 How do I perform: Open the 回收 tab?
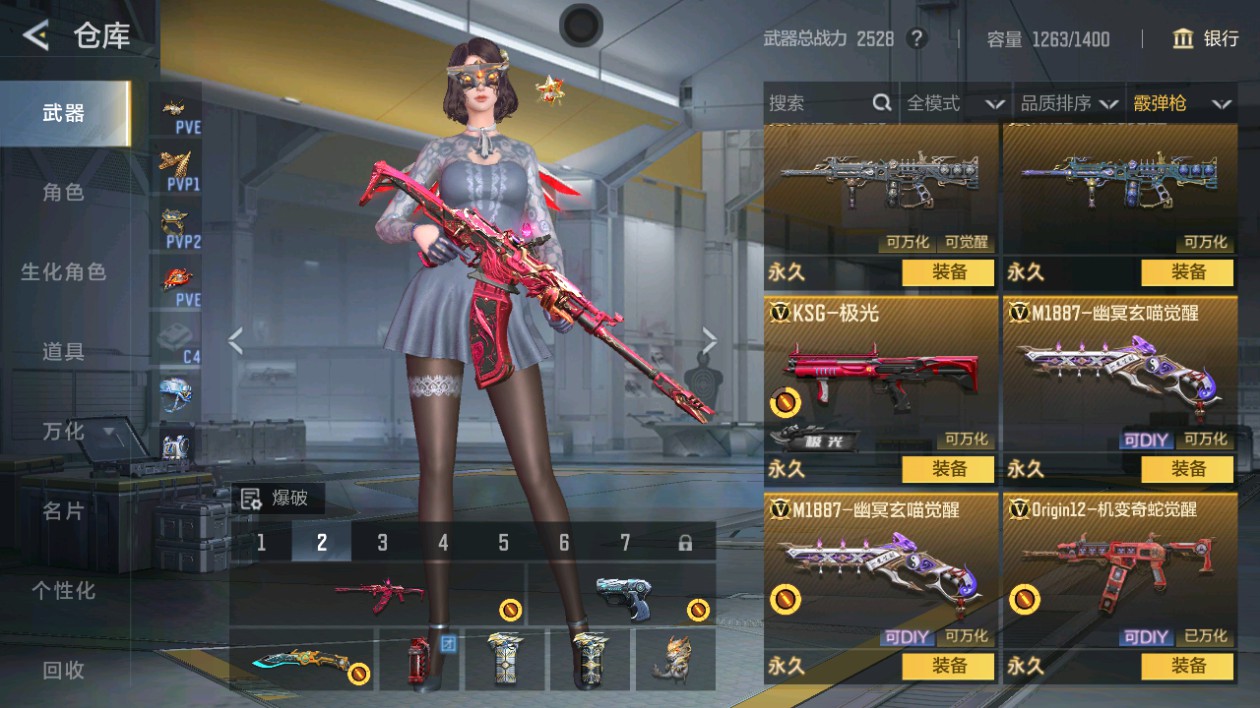pyautogui.click(x=63, y=670)
